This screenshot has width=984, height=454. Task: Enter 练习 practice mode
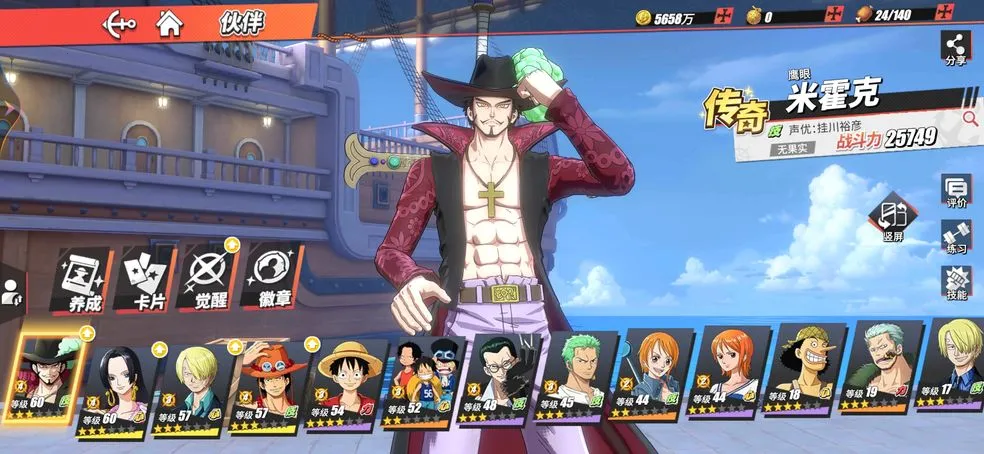956,237
